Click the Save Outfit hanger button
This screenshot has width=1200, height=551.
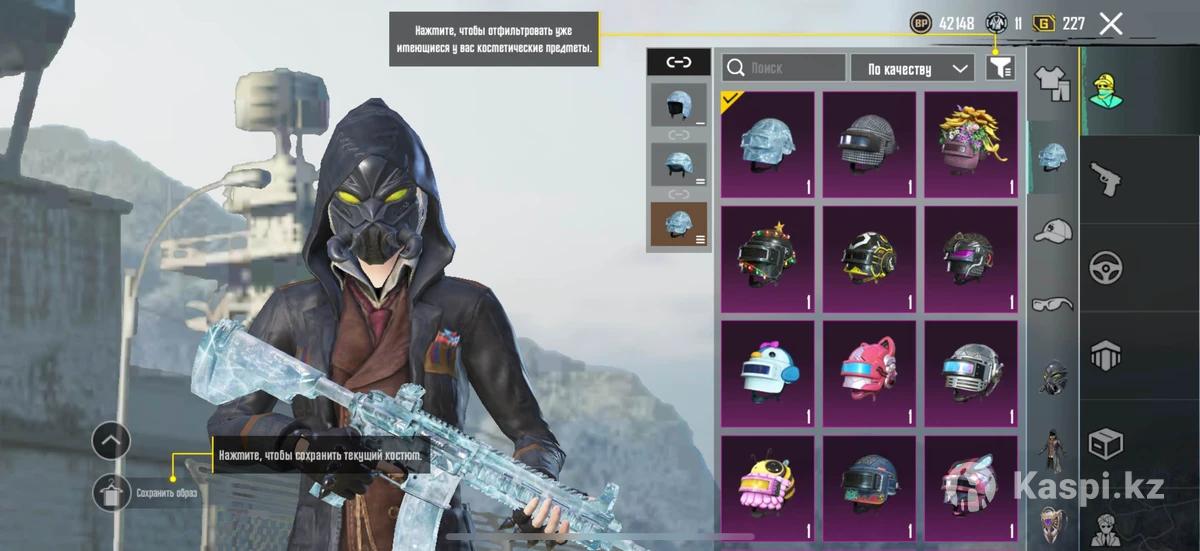(x=111, y=492)
